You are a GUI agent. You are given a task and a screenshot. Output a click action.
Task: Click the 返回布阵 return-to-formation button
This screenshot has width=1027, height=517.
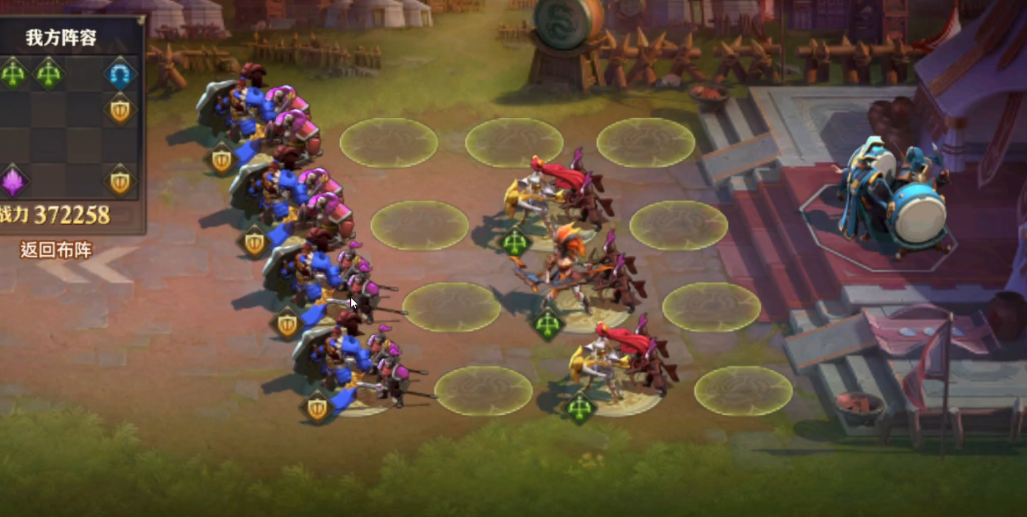click(56, 250)
